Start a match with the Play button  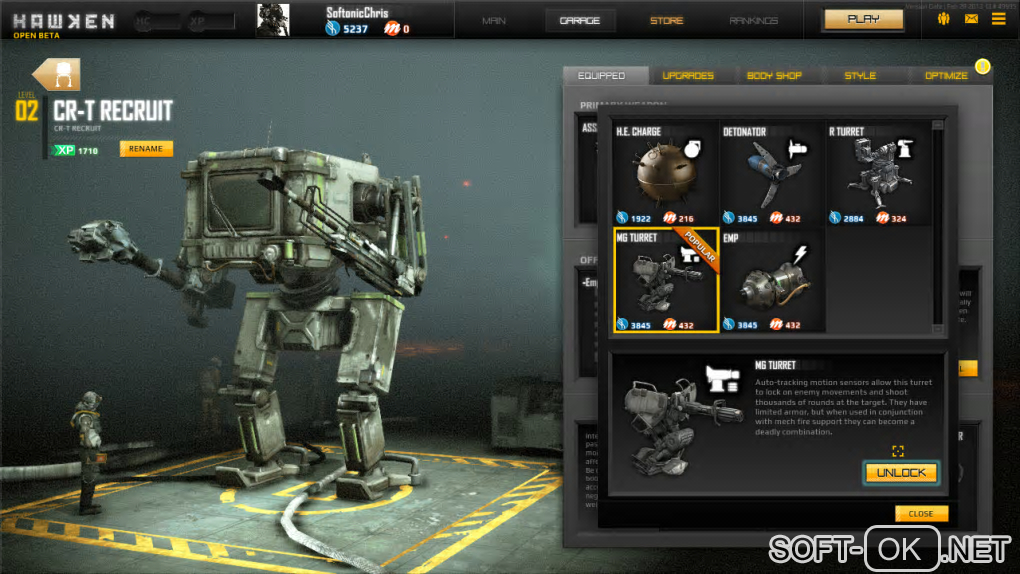(x=863, y=19)
